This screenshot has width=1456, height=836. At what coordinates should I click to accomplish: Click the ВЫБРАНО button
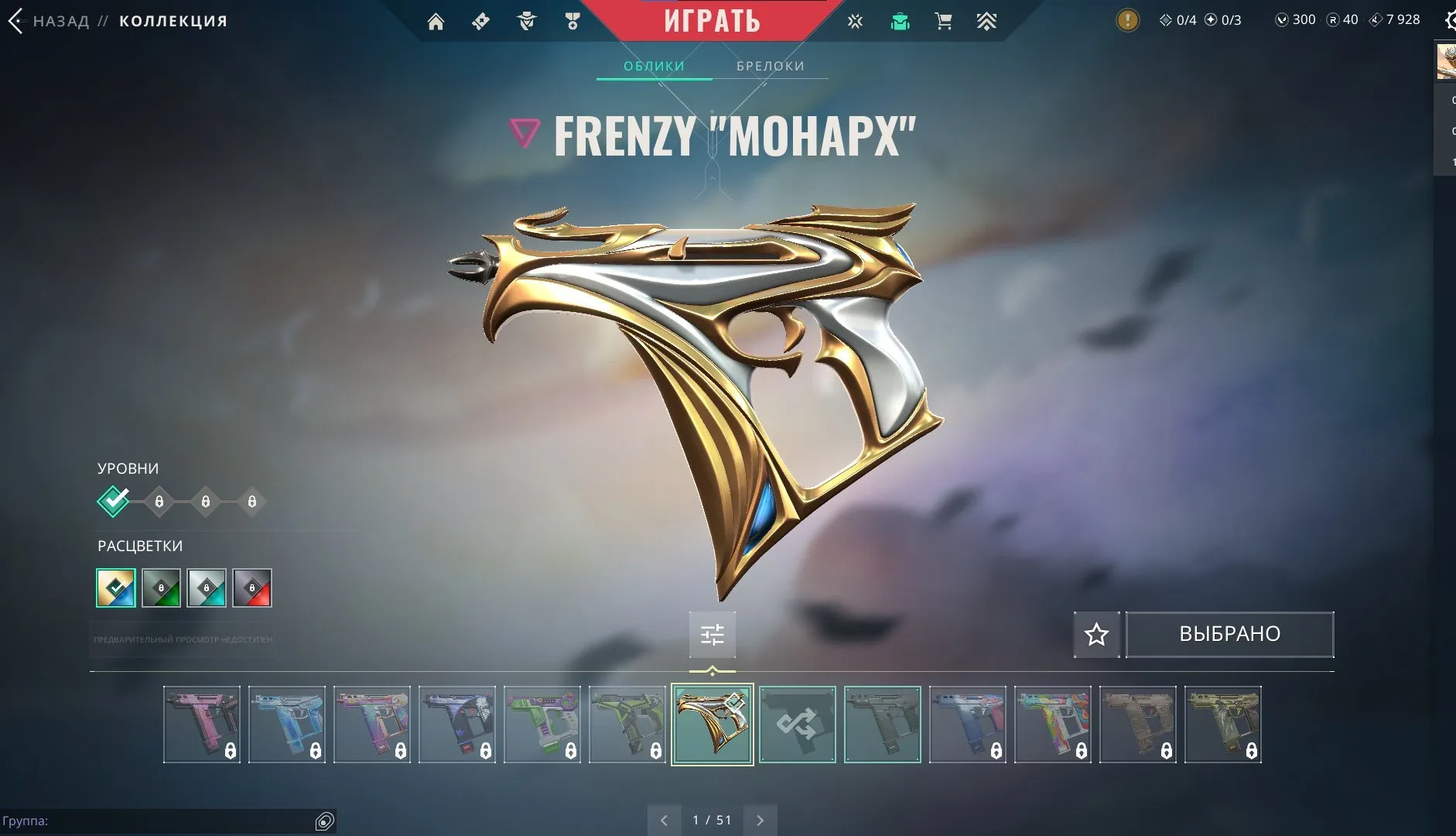(x=1229, y=633)
